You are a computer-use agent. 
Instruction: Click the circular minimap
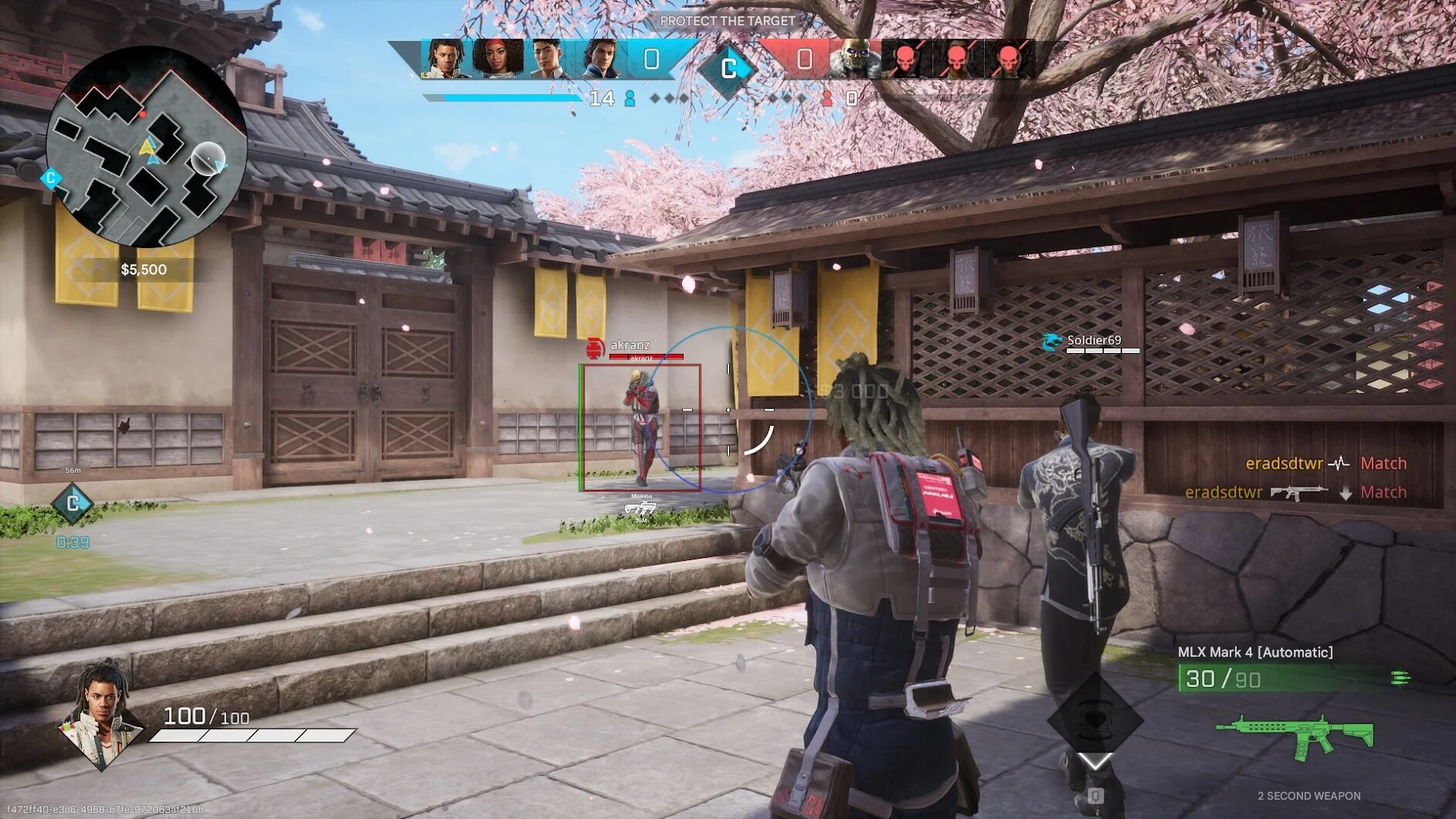(147, 147)
